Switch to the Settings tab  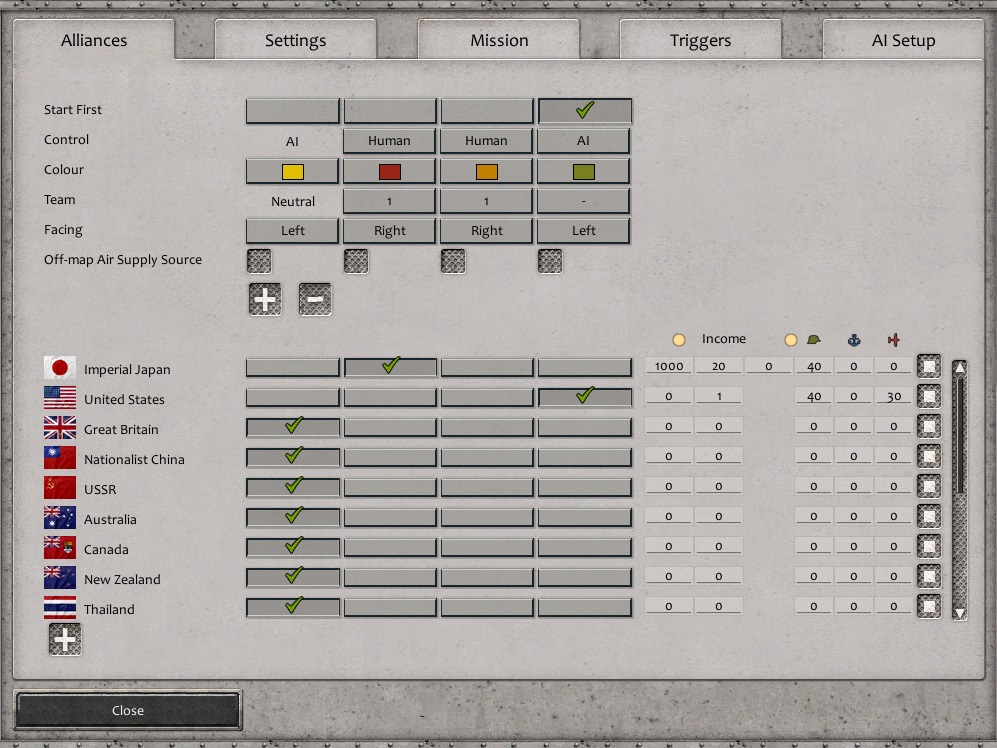coord(295,41)
